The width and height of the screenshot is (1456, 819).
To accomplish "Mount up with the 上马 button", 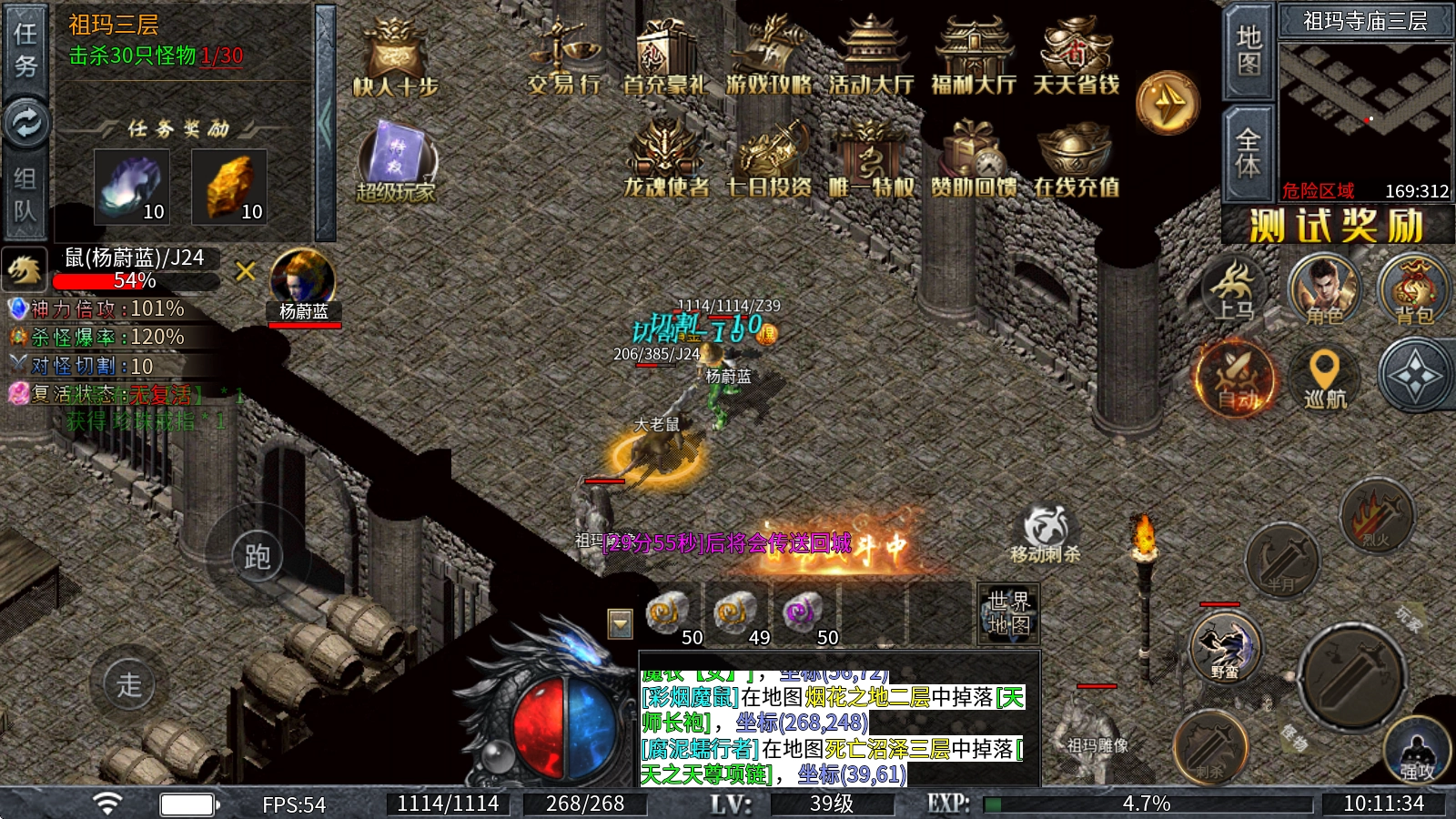I will tap(1235, 289).
